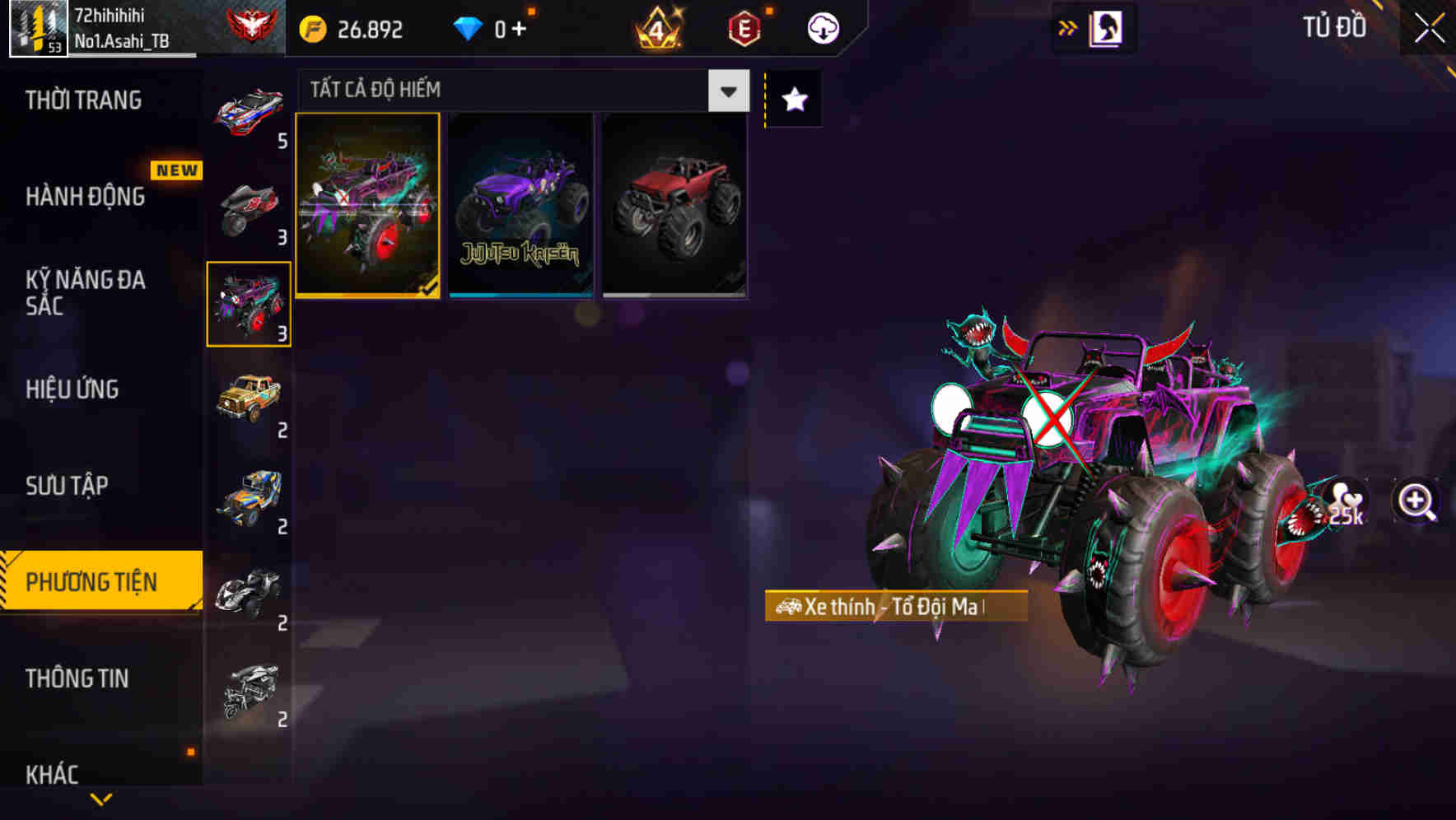Select the Jujutsu Kaisen vehicle card

pyautogui.click(x=520, y=204)
